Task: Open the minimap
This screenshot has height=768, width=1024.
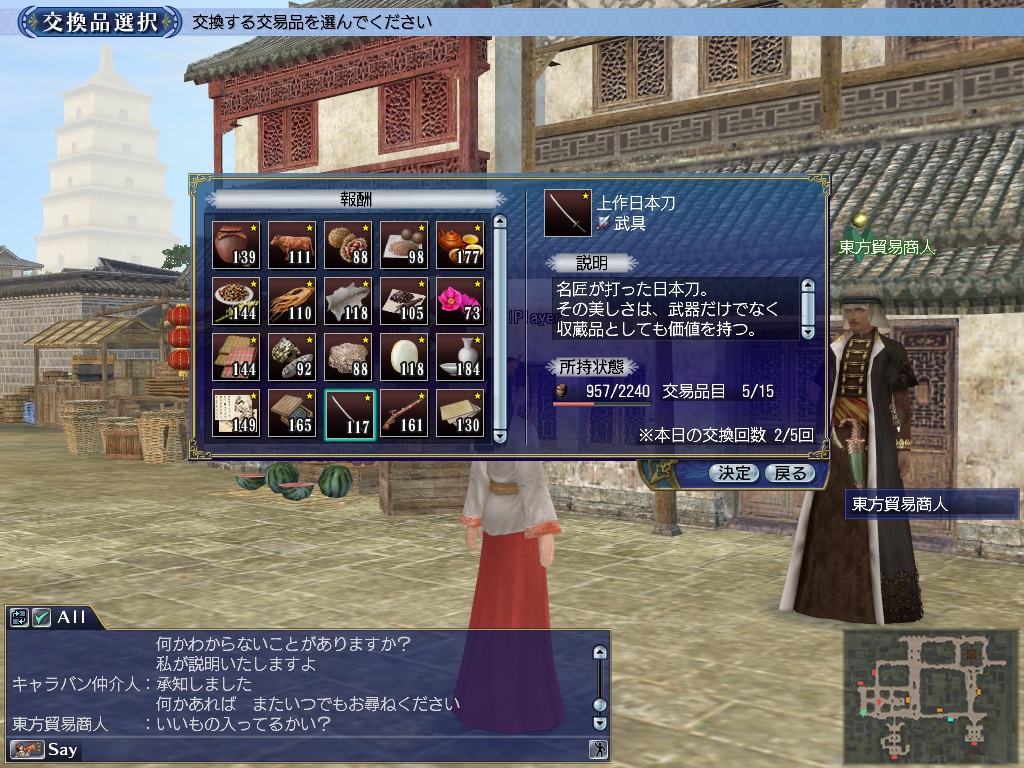Action: coord(926,689)
